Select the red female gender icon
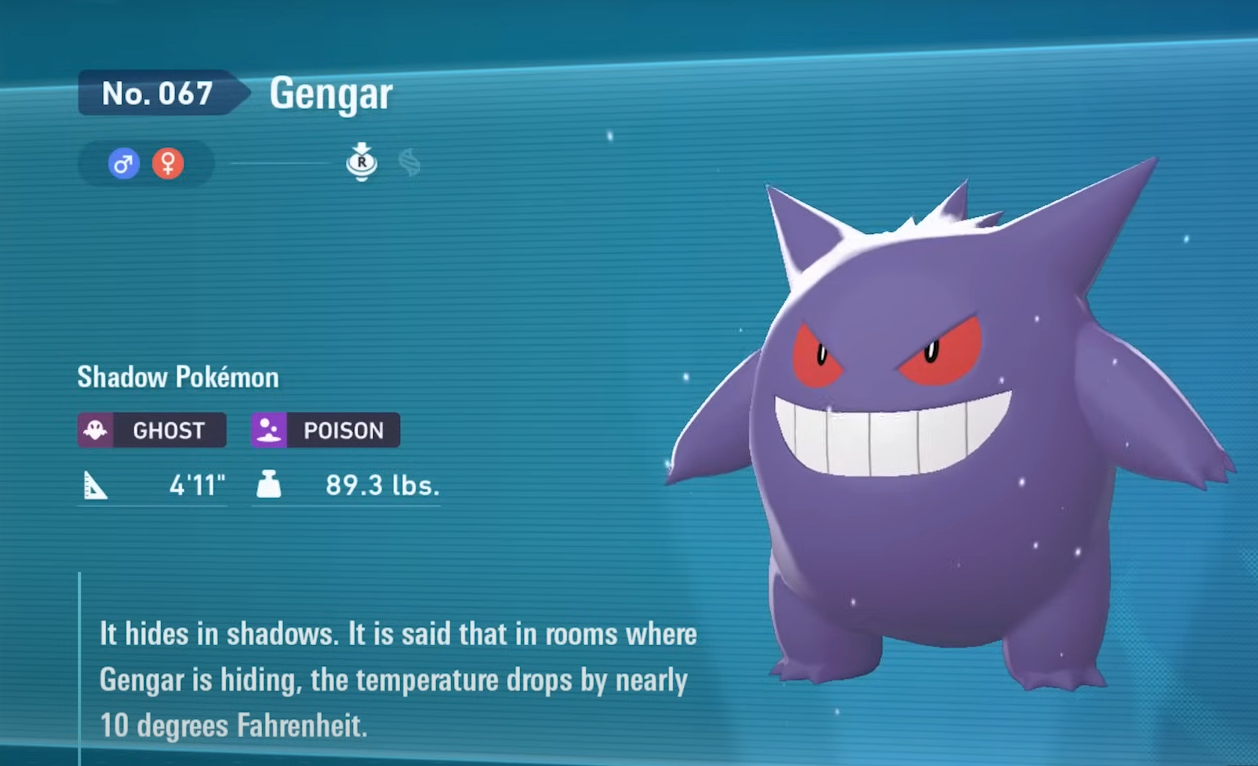The image size is (1258, 766). [168, 163]
